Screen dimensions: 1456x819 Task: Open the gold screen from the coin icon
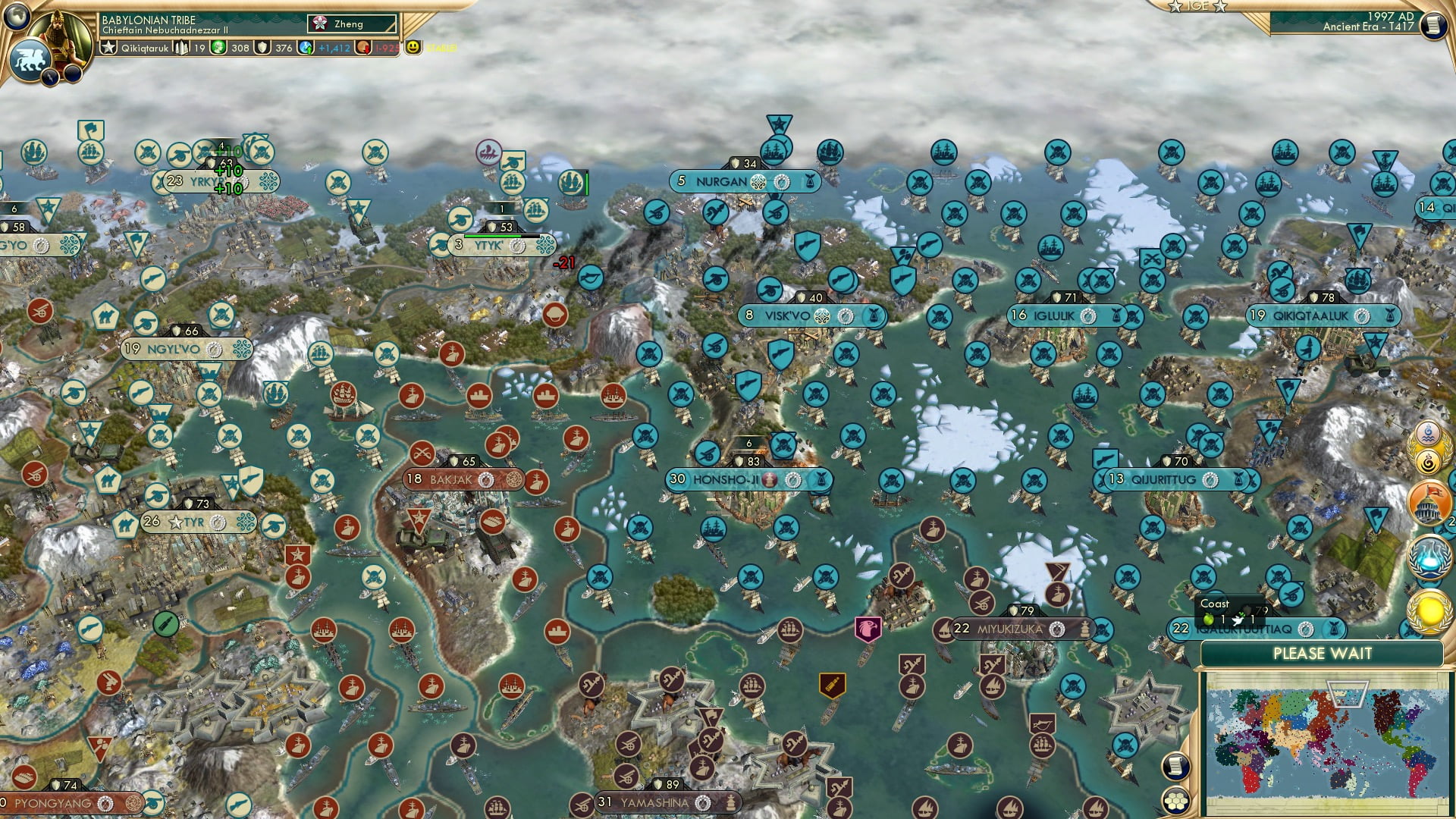[x=361, y=48]
